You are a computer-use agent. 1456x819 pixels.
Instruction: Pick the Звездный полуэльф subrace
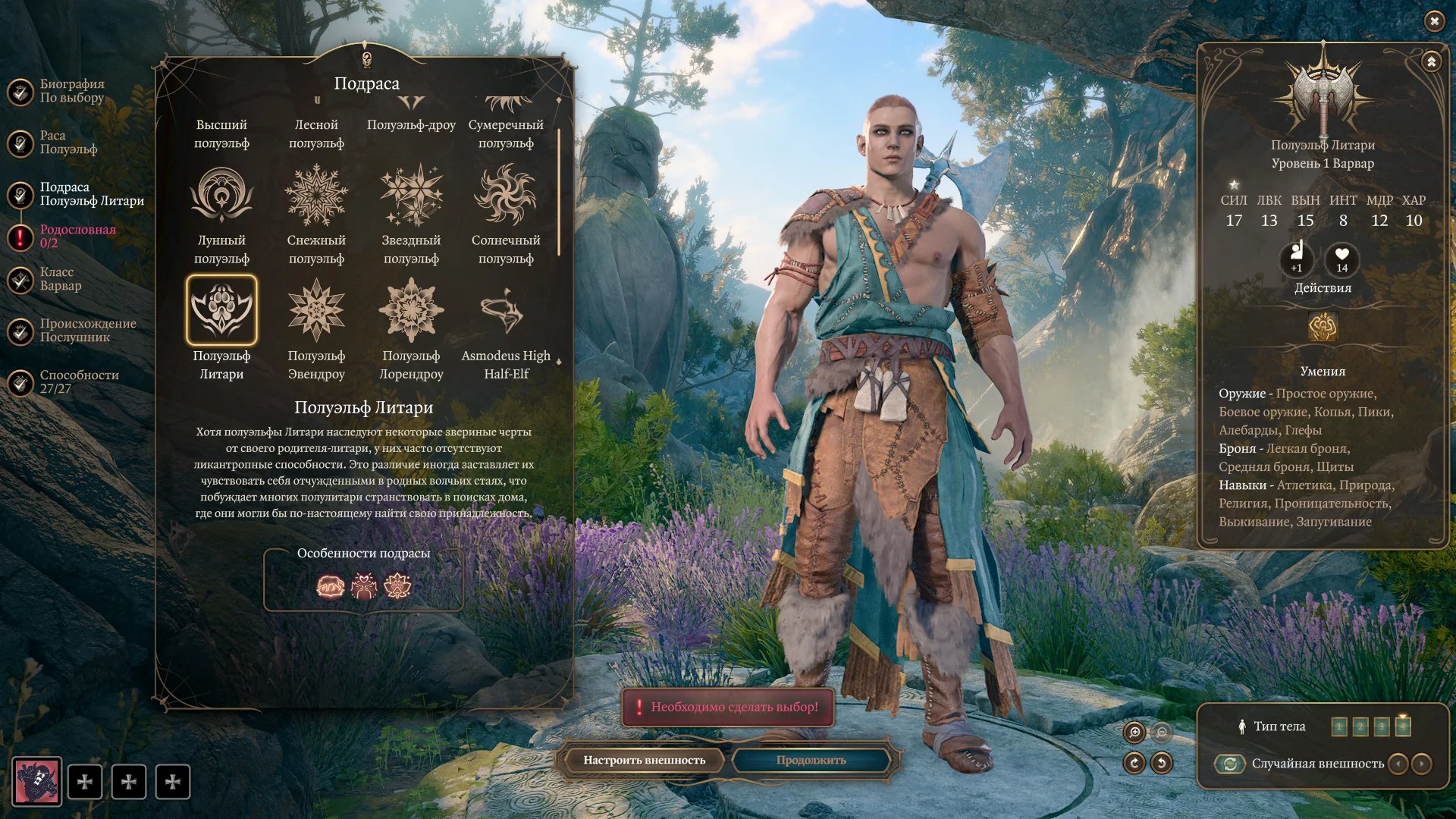[411, 196]
